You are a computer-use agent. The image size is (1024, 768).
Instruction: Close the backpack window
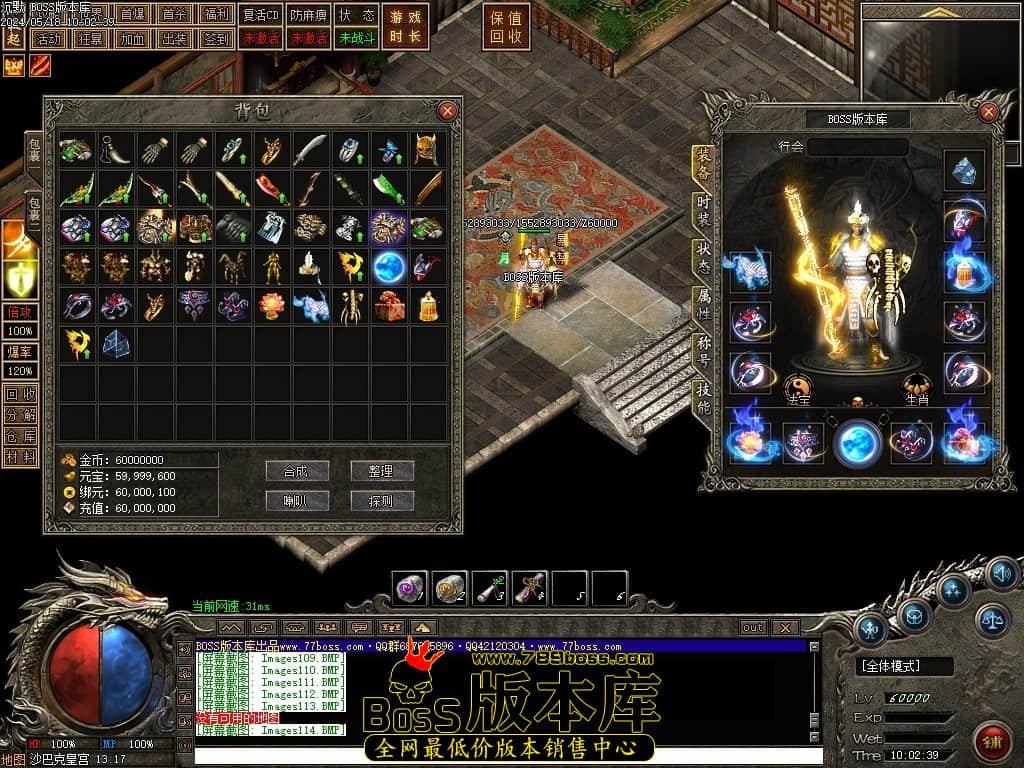click(448, 111)
